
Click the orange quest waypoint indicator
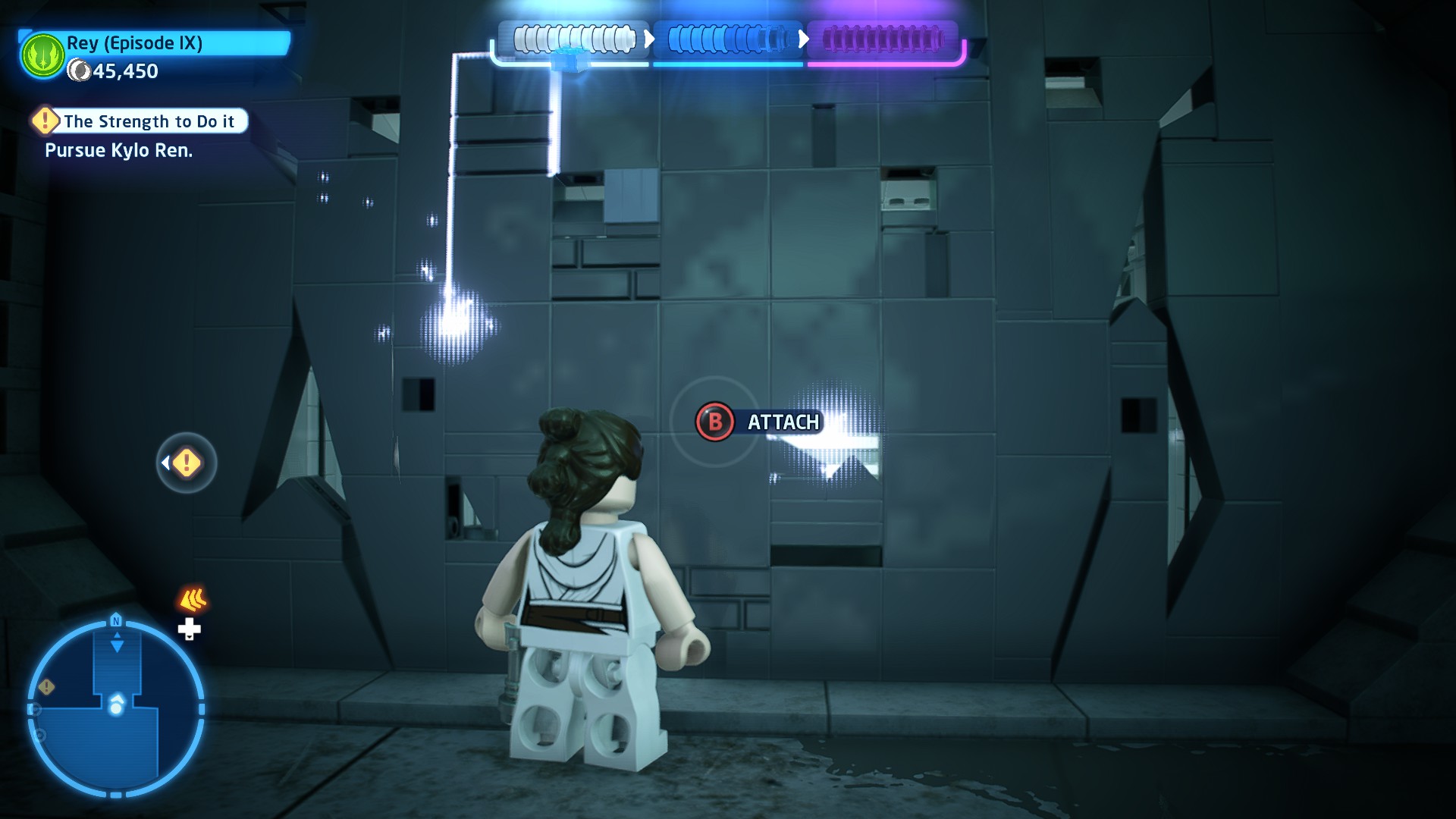(187, 463)
